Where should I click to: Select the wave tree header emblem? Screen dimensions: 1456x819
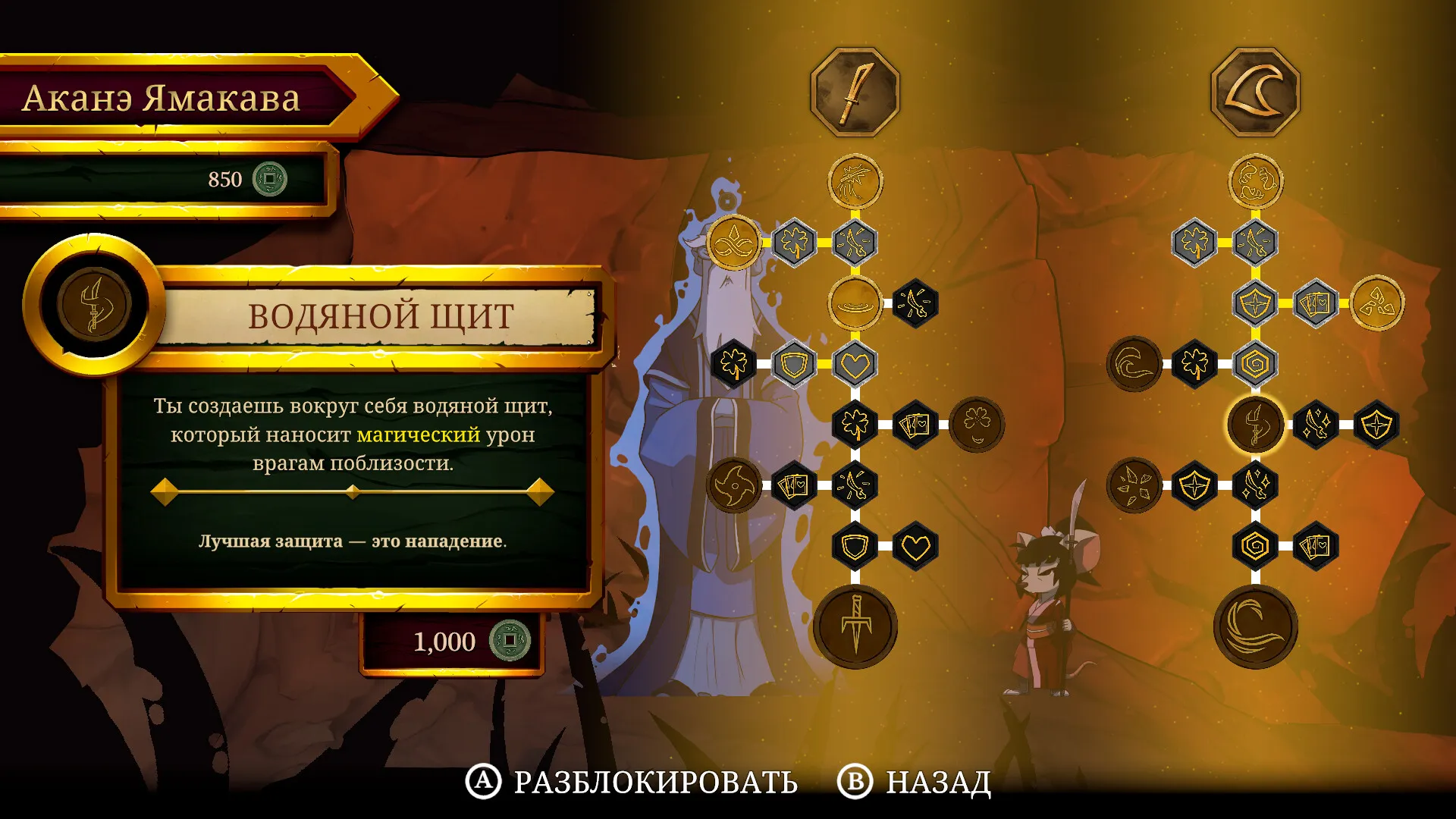[x=1255, y=92]
